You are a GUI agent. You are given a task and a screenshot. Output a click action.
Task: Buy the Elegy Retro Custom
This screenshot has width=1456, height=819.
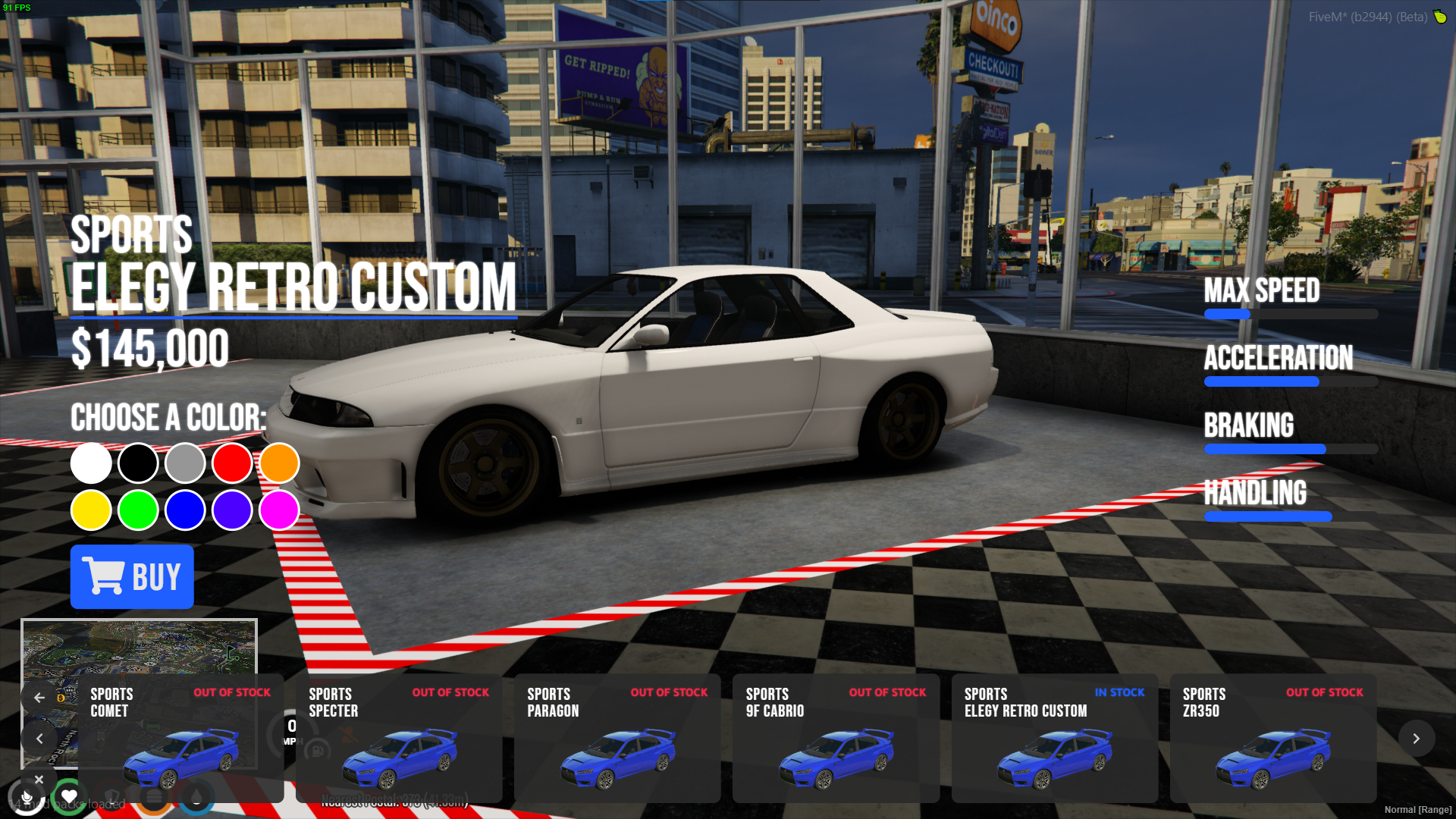(x=132, y=576)
